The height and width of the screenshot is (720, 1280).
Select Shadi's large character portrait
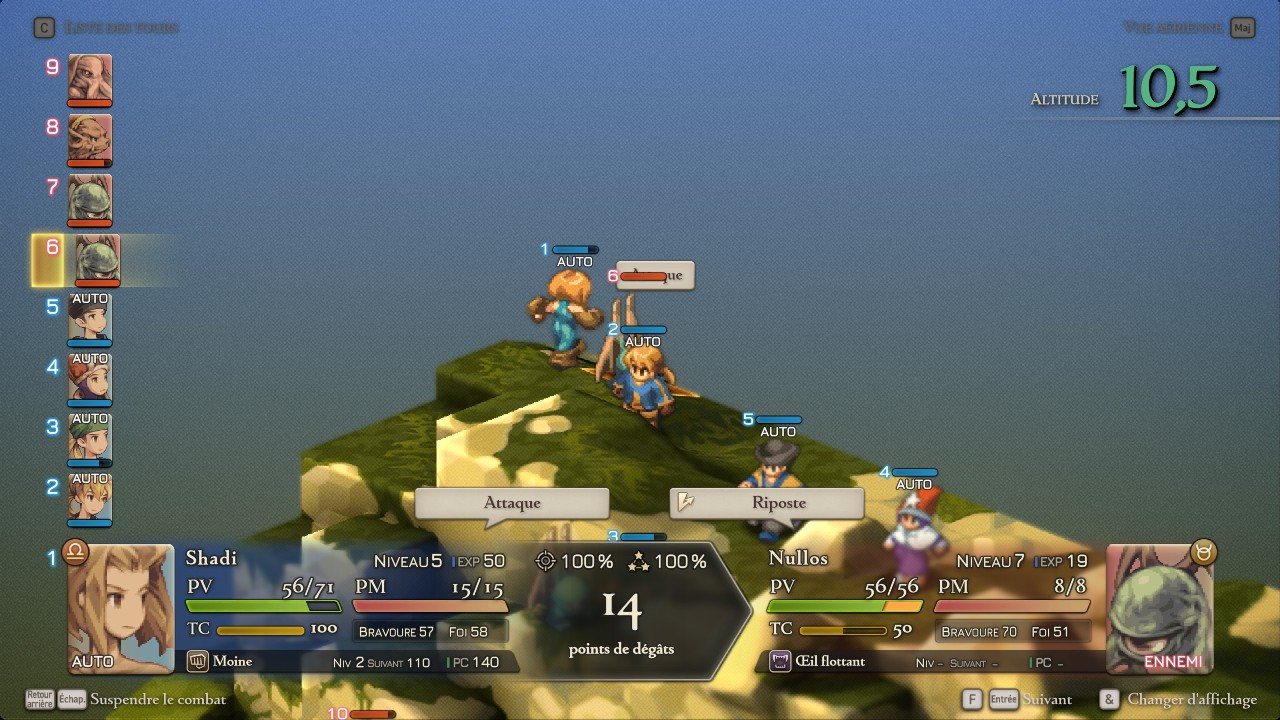(x=120, y=608)
